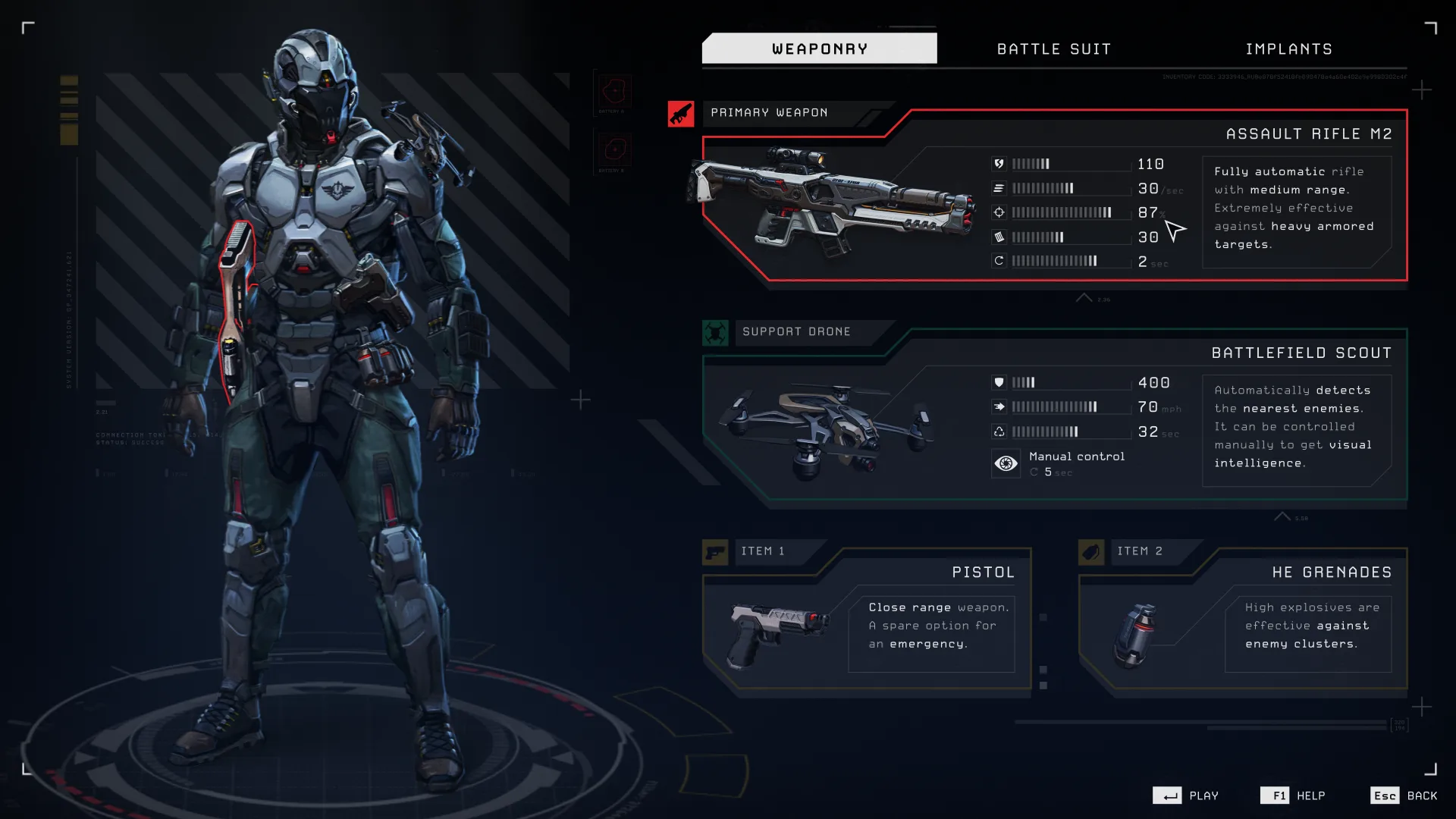Click the red primary weapon rifle icon

coord(680,114)
